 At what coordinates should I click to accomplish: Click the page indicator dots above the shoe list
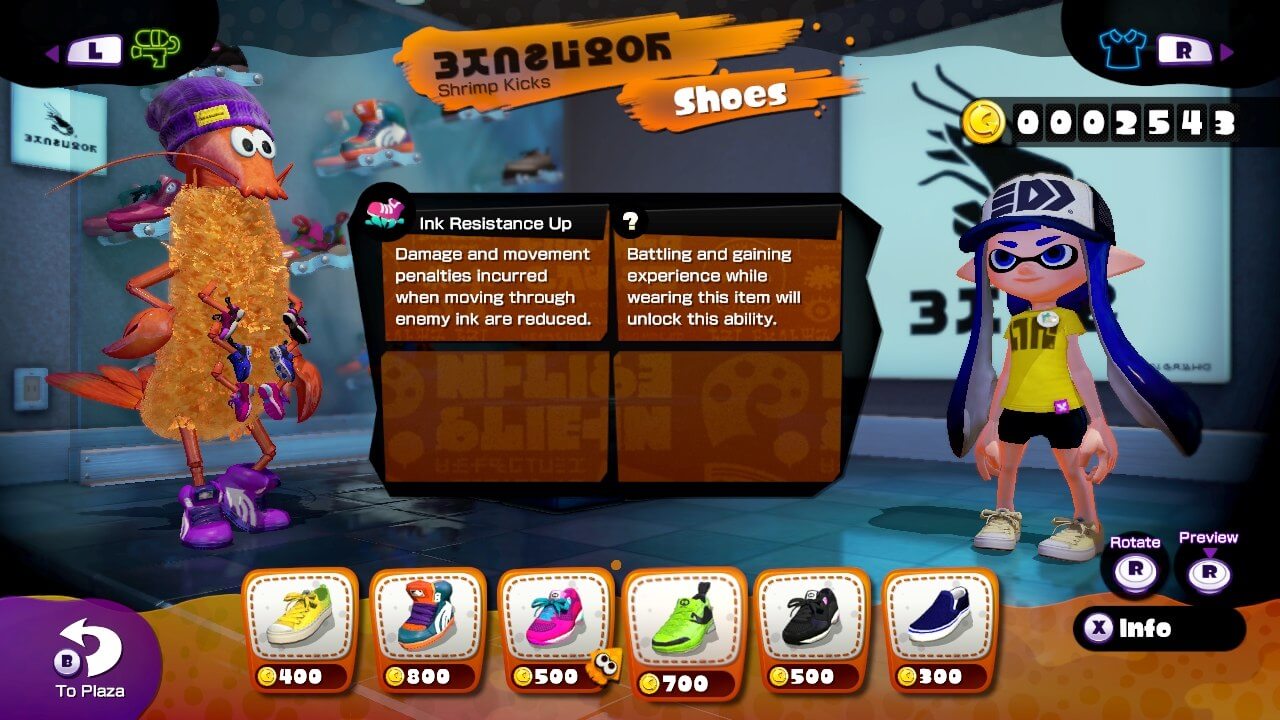pos(615,564)
